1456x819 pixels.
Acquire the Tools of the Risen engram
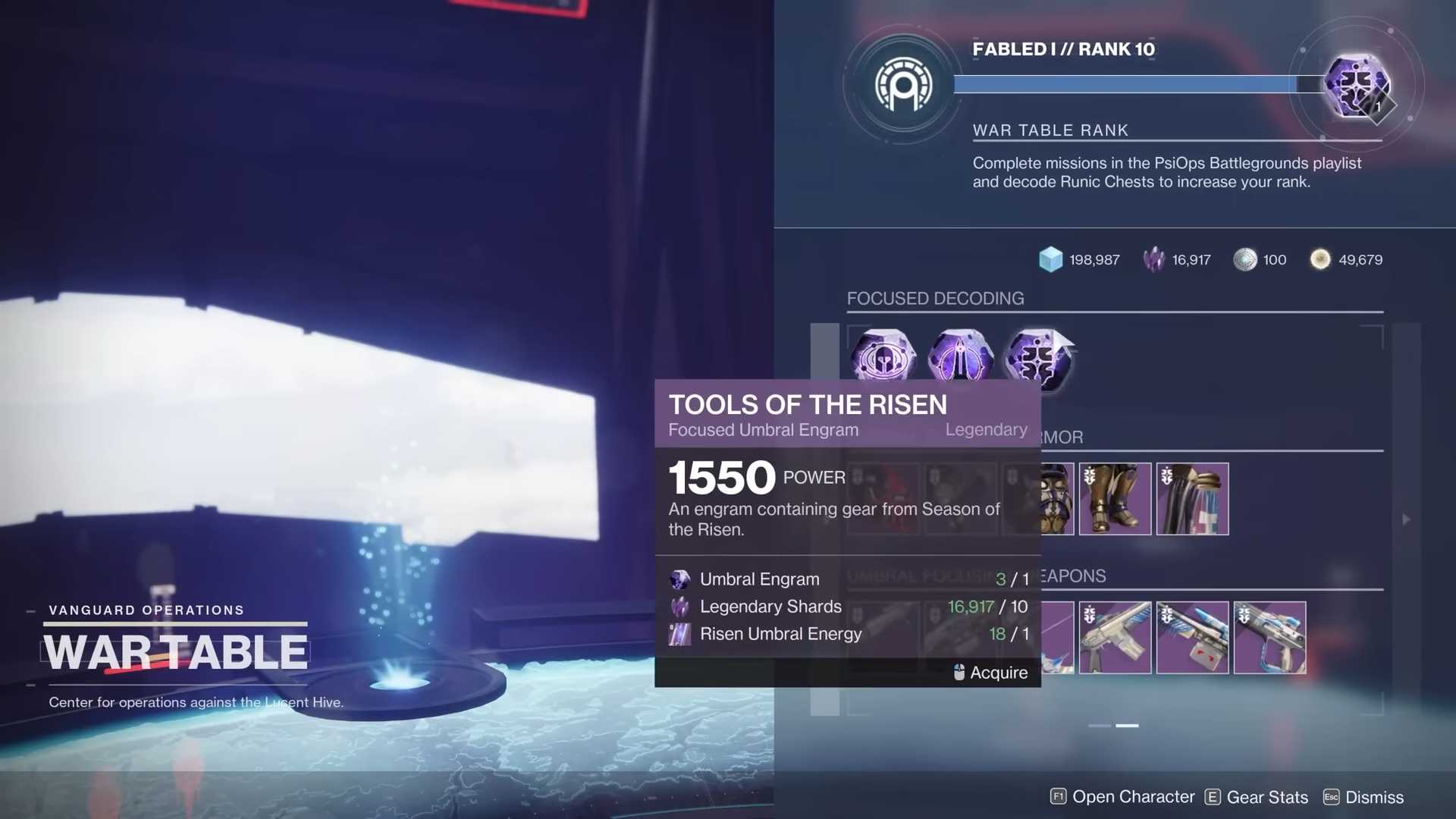point(990,673)
